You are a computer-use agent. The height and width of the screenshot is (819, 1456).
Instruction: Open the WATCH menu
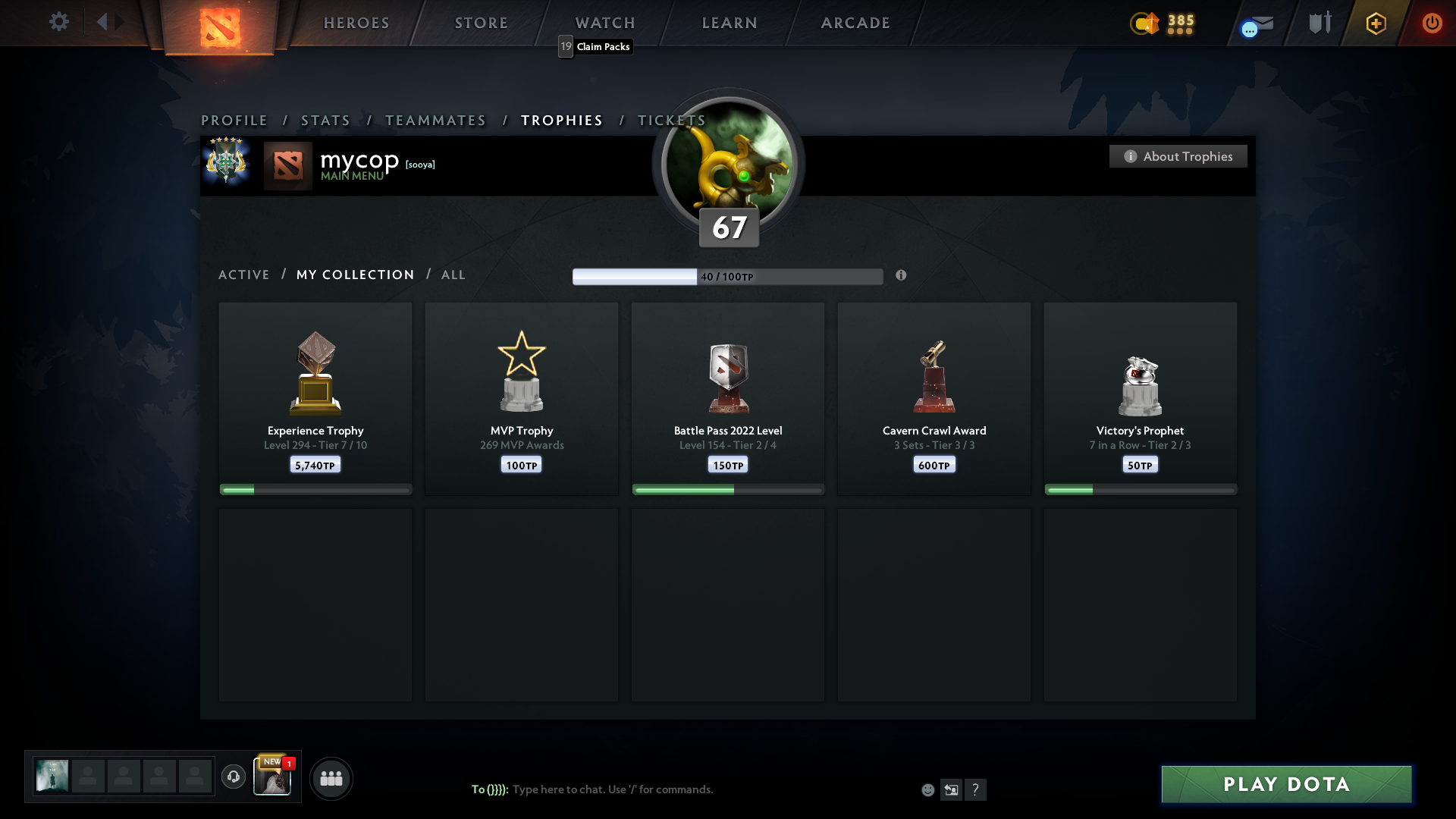coord(604,23)
